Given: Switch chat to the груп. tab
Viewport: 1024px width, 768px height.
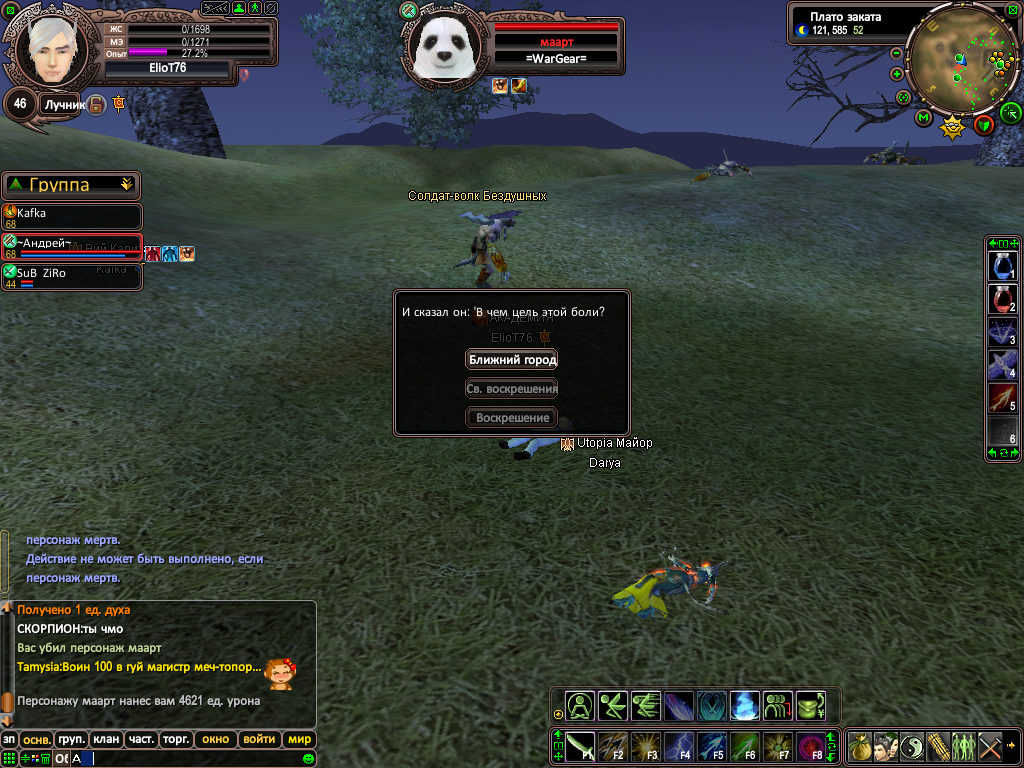Looking at the screenshot, I should [71, 740].
